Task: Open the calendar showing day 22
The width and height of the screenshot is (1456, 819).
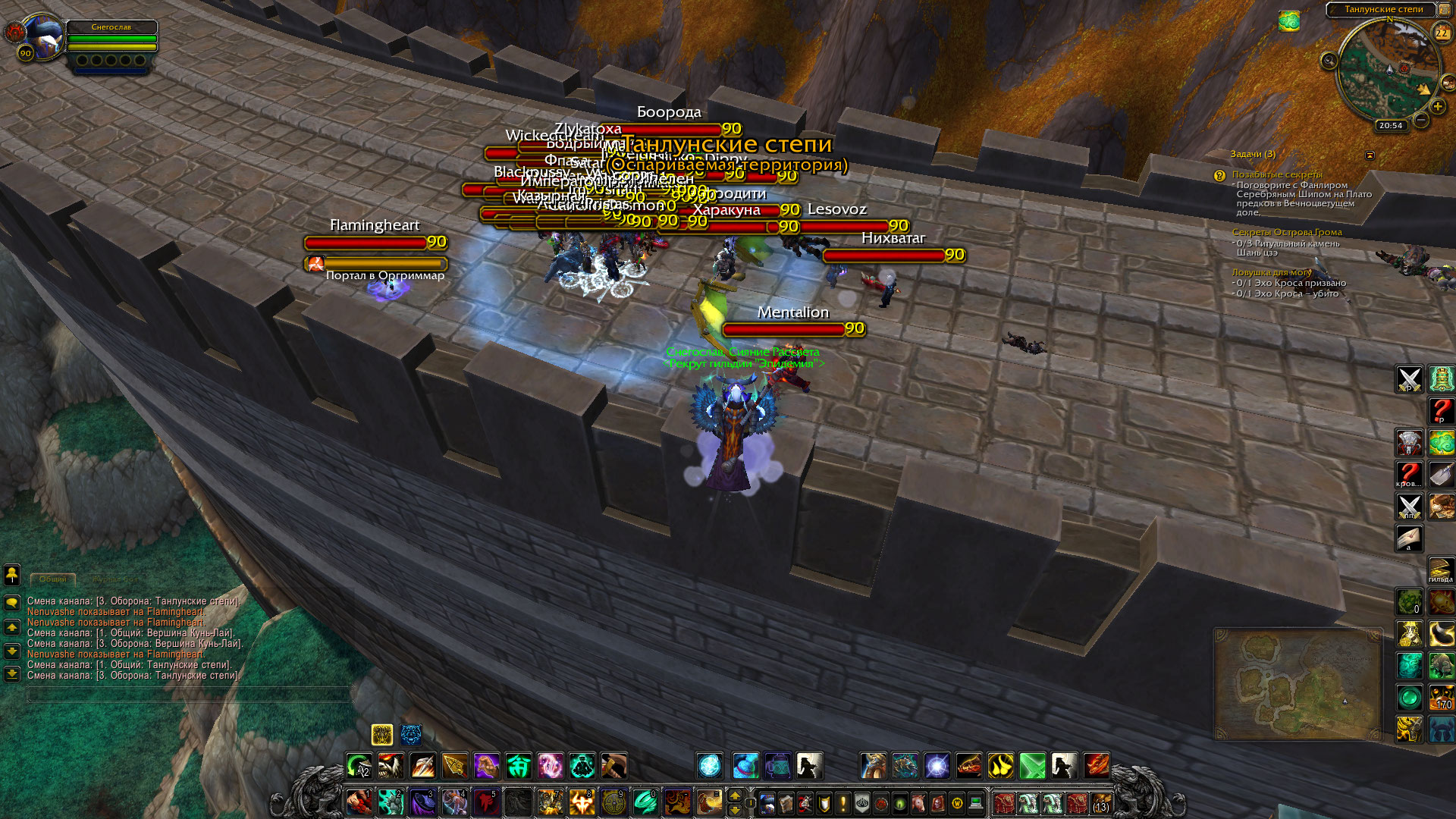Action: pyautogui.click(x=1442, y=33)
